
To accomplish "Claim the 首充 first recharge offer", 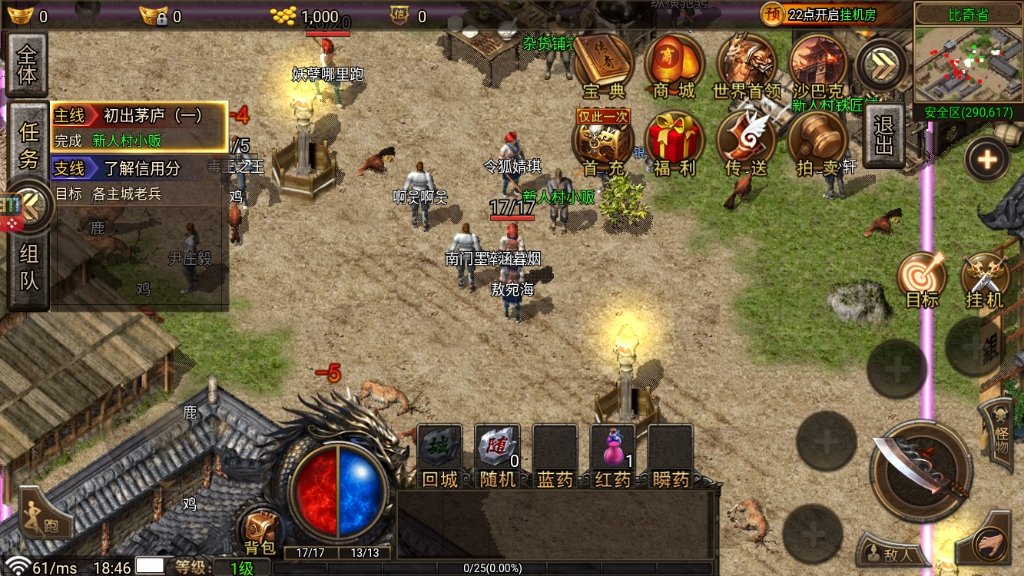I will [603, 140].
